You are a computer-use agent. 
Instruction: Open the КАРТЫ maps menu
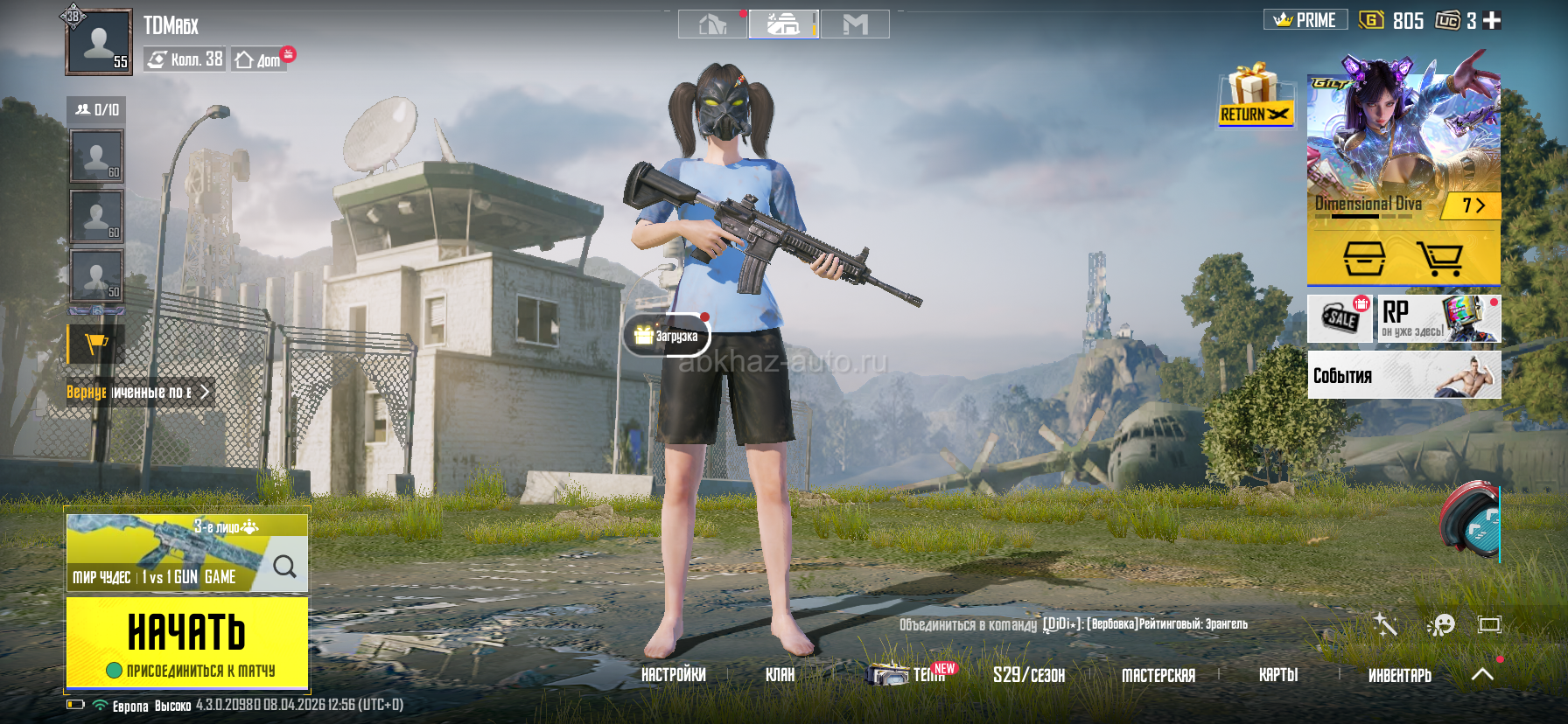click(1277, 675)
